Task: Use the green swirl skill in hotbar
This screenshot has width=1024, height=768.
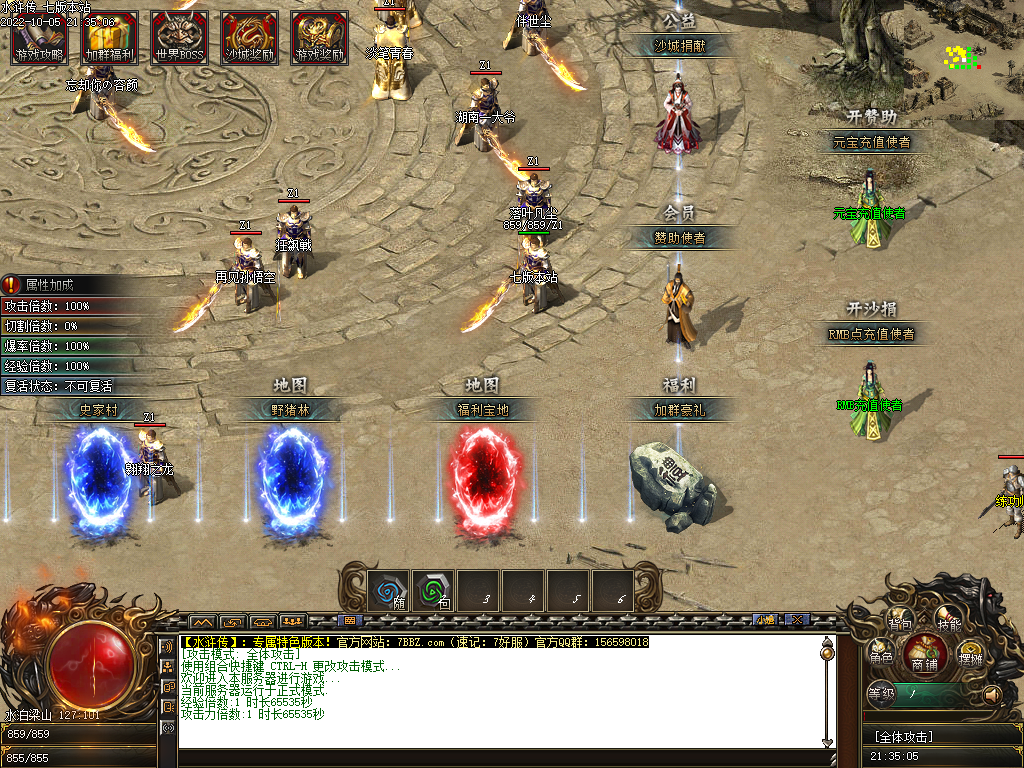Action: tap(433, 591)
